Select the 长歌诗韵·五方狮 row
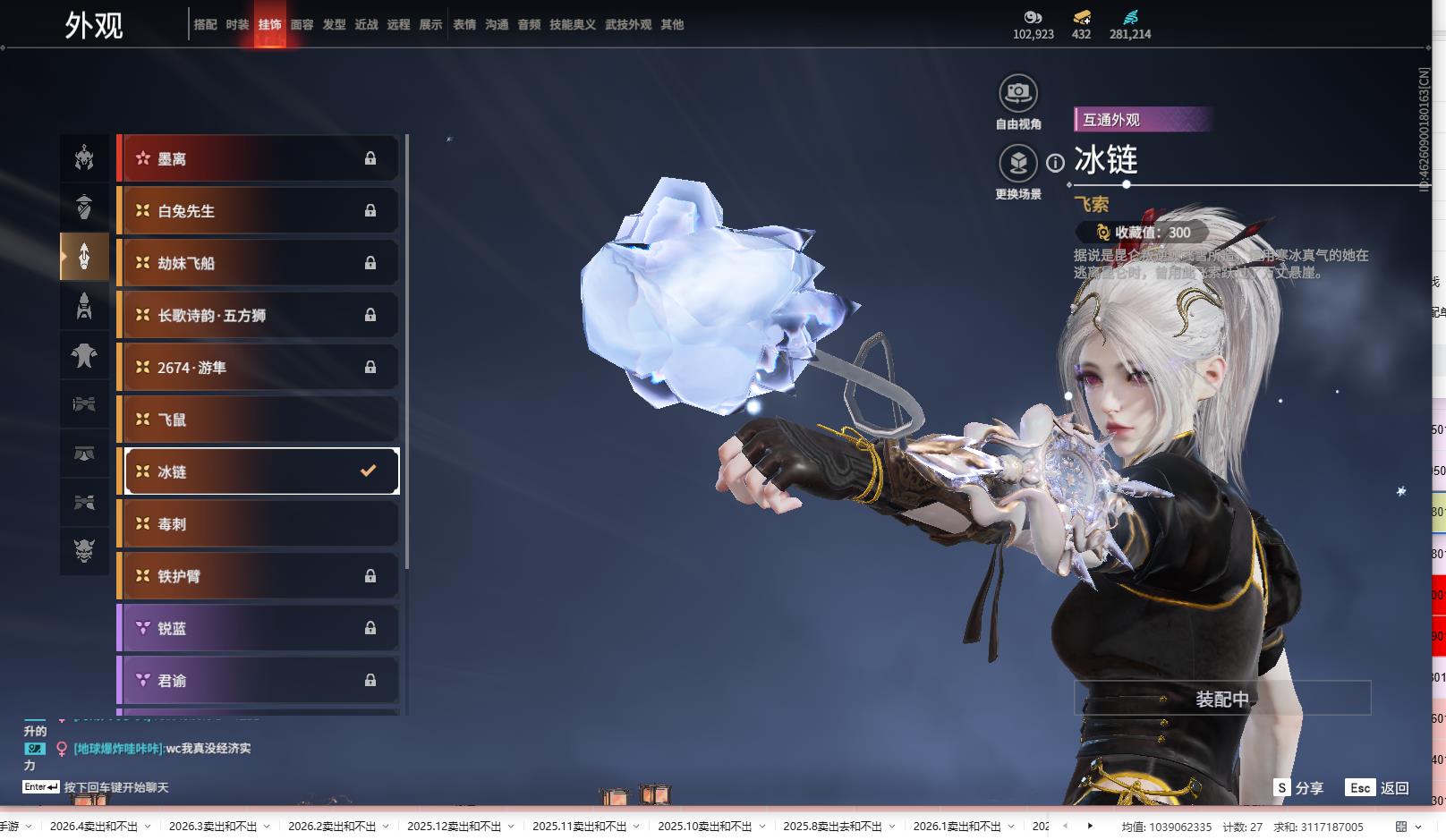The height and width of the screenshot is (840, 1446). click(x=259, y=315)
